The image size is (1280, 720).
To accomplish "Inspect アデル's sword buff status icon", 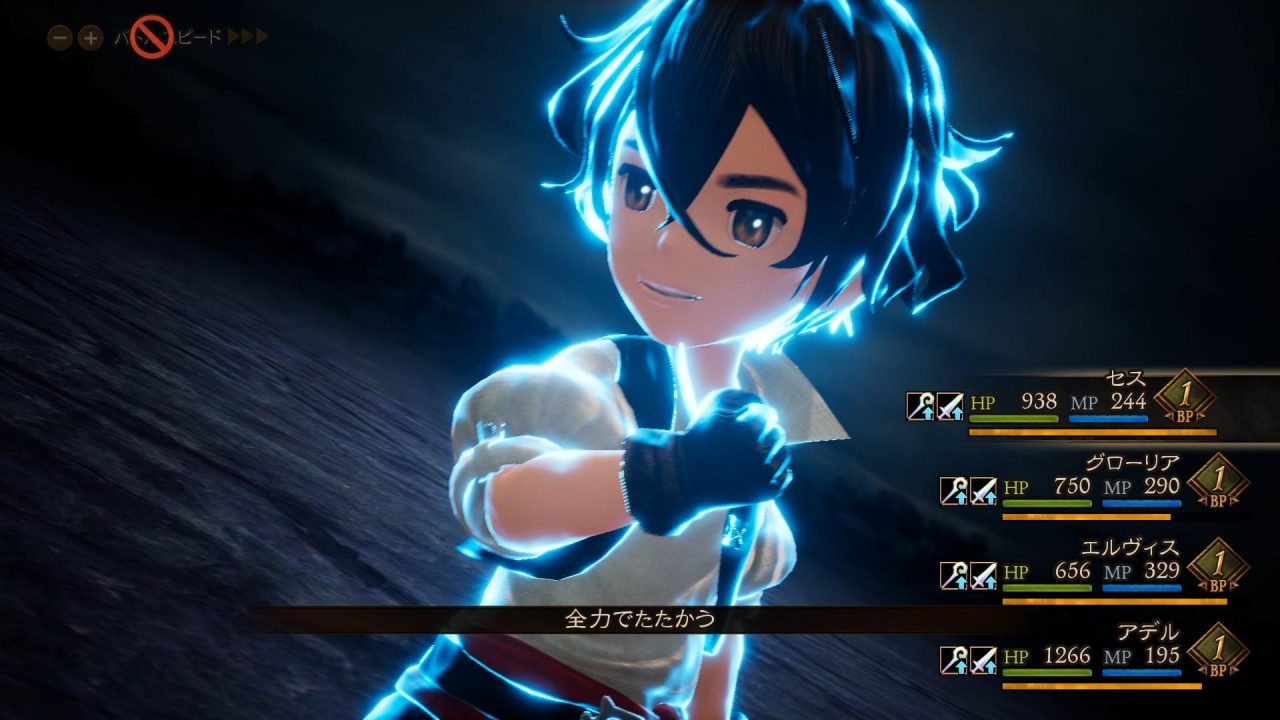I will [983, 660].
